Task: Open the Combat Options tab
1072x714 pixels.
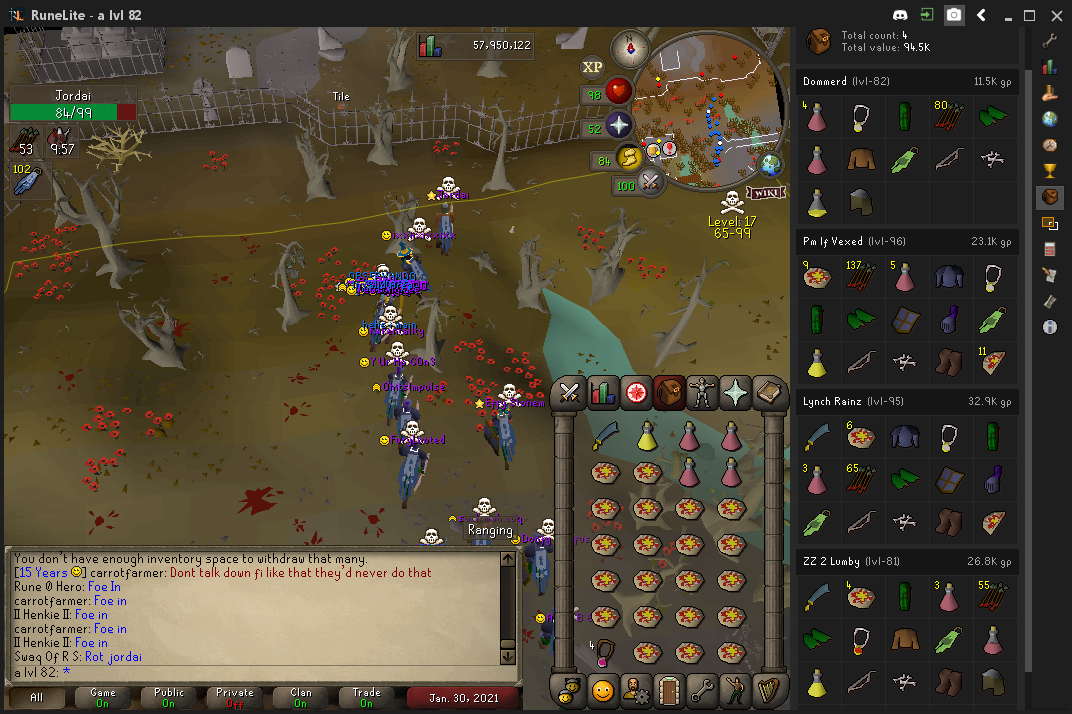Action: click(x=569, y=393)
